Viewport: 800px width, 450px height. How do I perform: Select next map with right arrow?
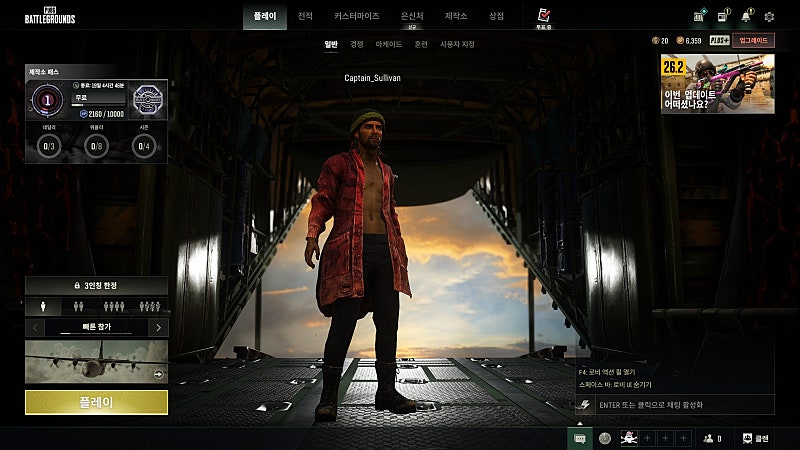158,327
